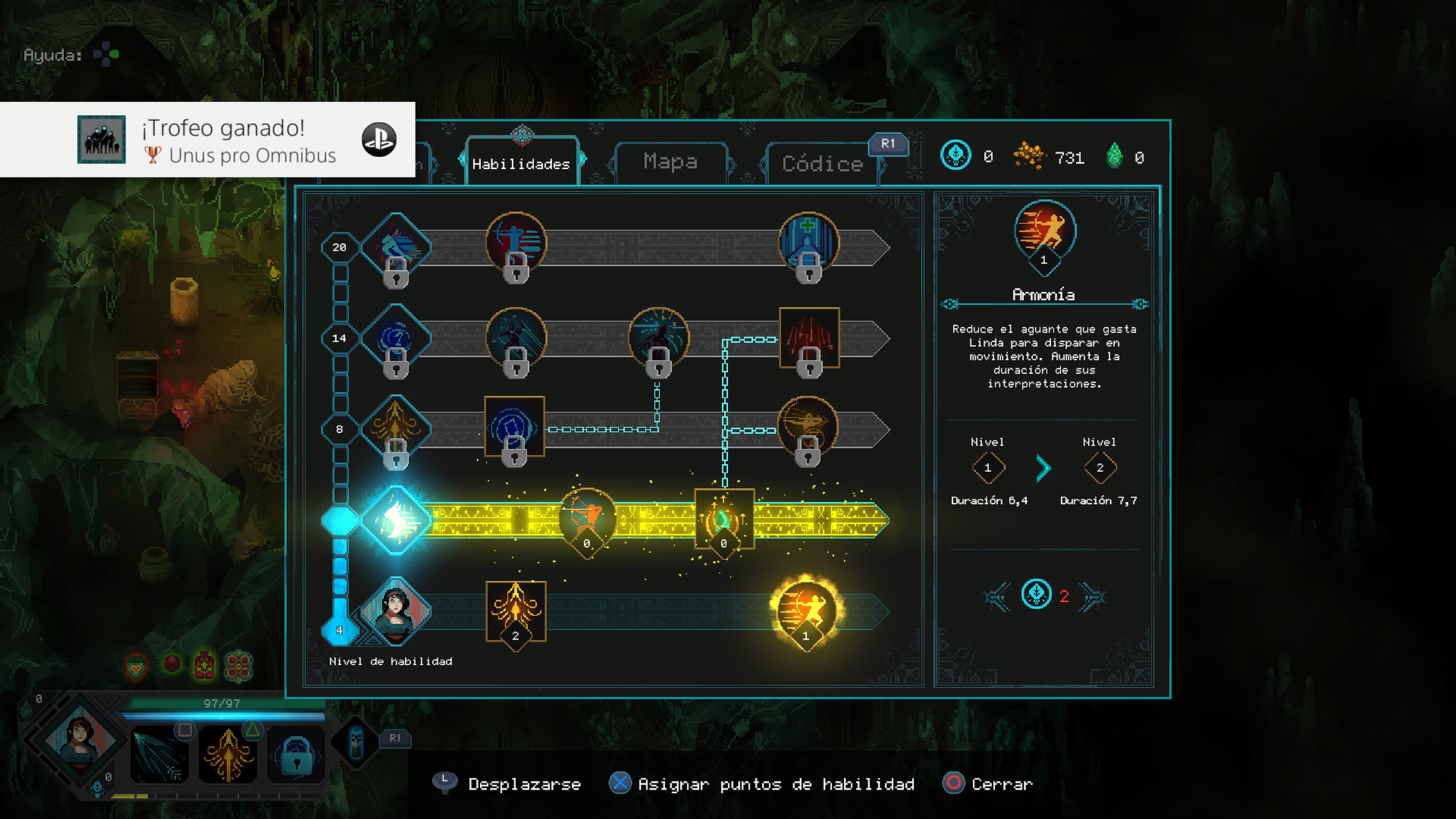Select the glowing Armonía skill node
The image size is (1456, 819).
[805, 611]
